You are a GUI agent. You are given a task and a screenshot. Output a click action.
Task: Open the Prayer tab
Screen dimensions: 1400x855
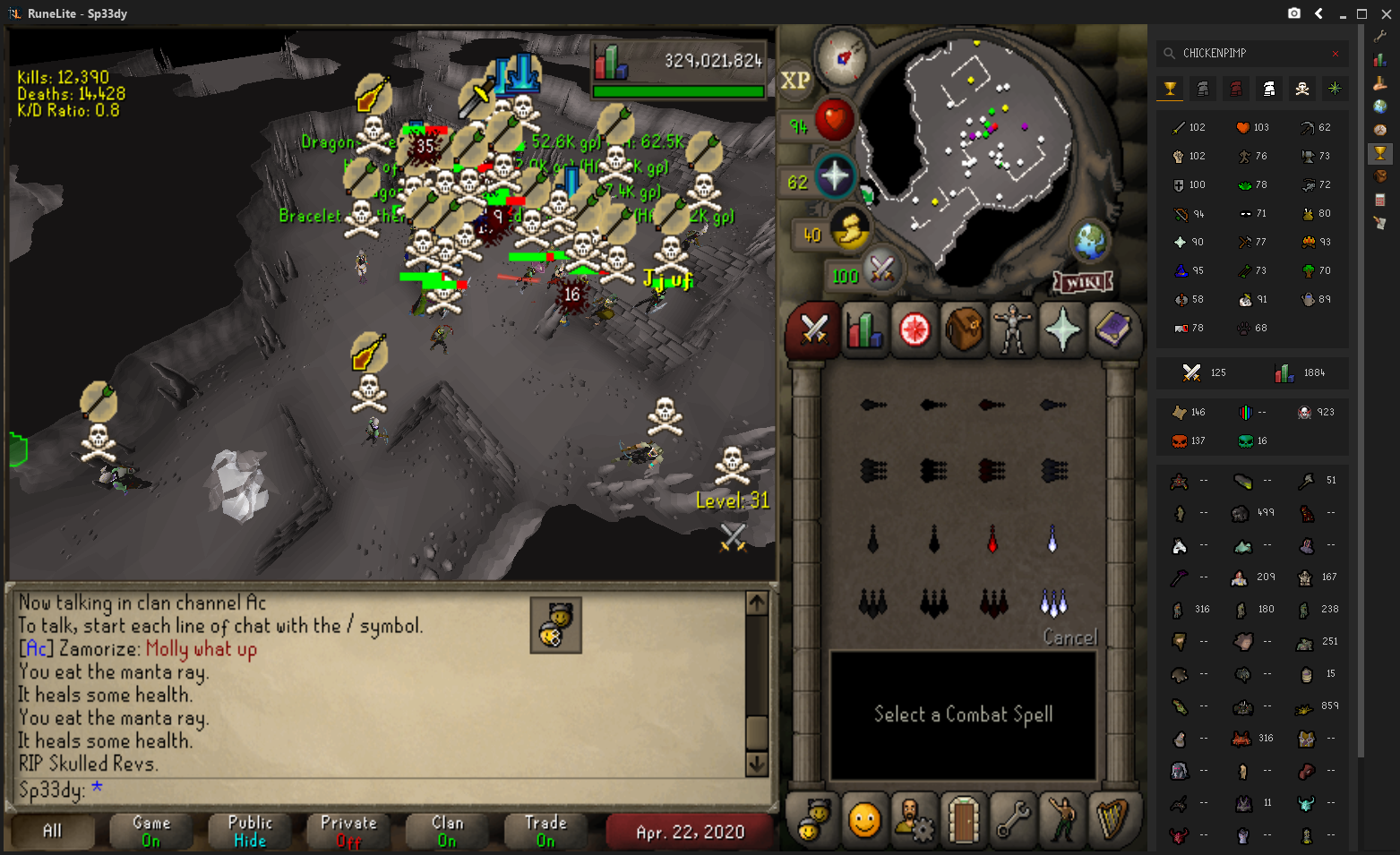click(1062, 330)
